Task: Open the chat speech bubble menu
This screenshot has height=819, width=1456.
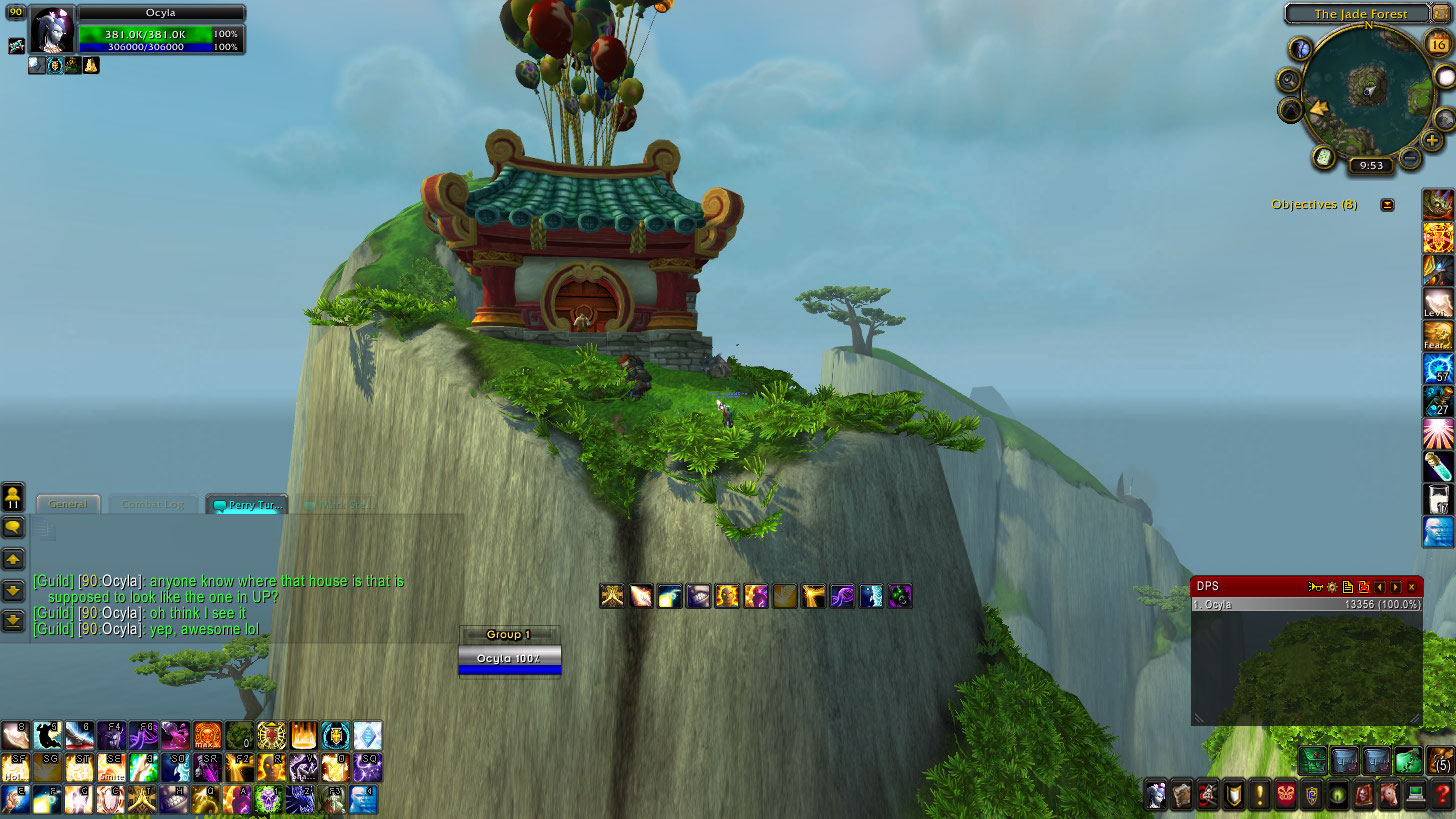Action: point(13,526)
